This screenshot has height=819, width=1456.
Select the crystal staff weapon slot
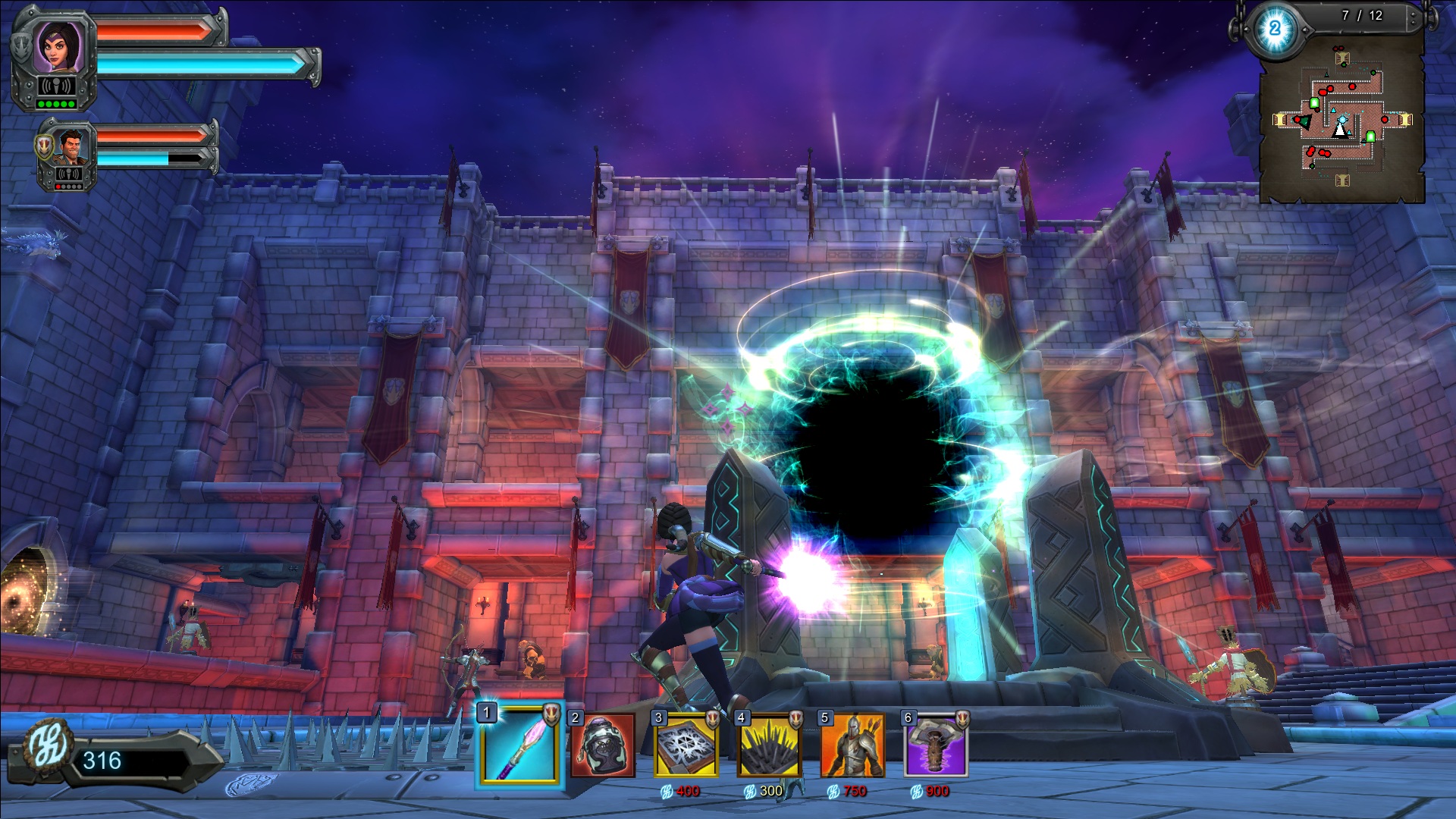(520, 744)
